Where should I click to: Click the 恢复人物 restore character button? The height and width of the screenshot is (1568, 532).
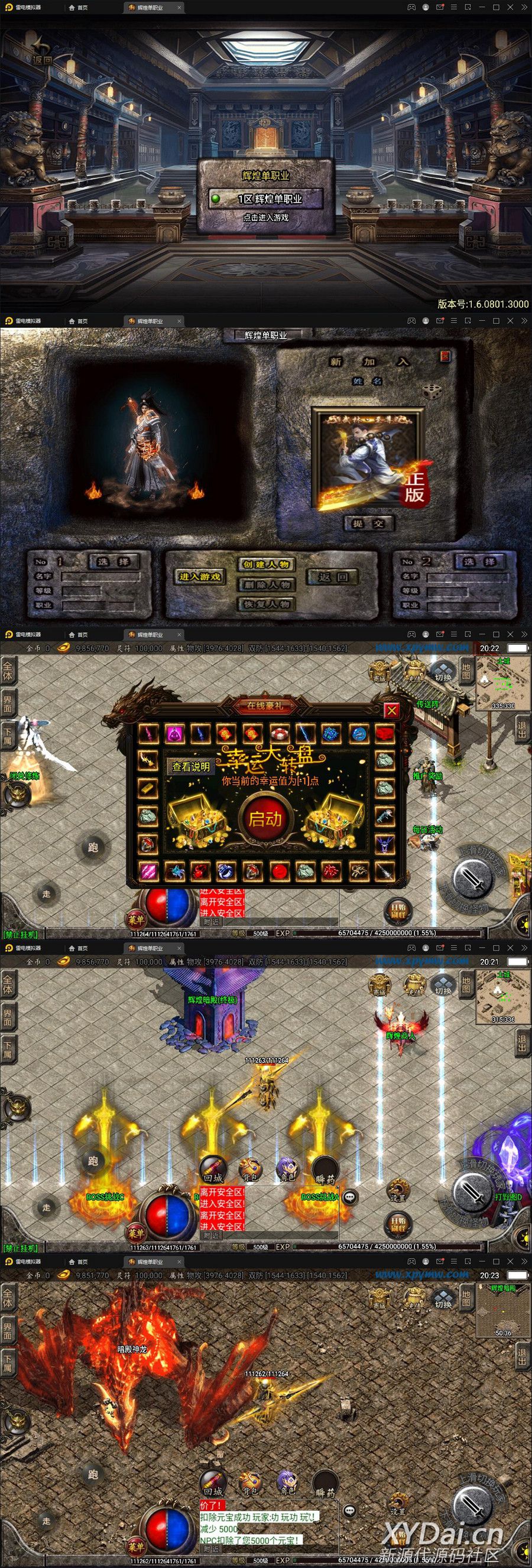(x=266, y=604)
